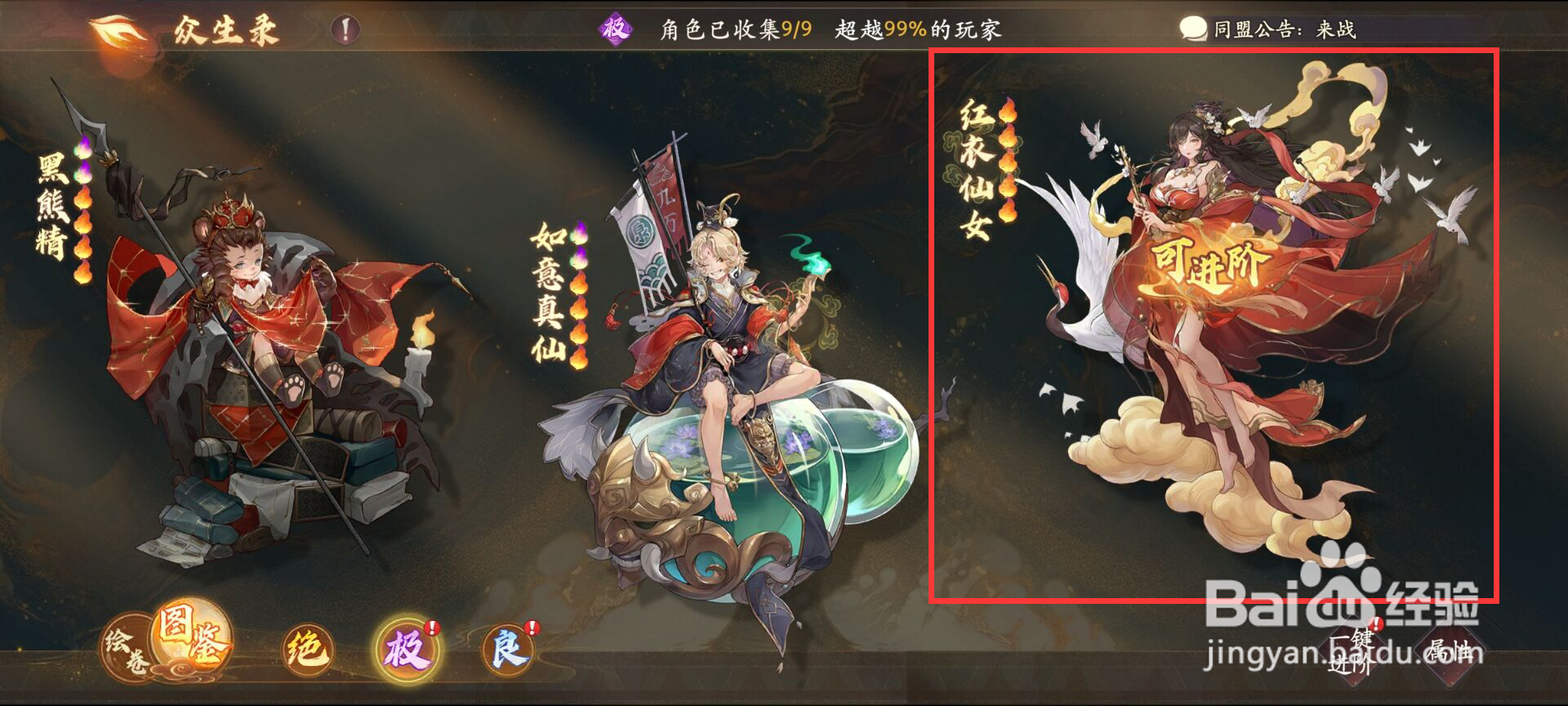
Task: Select the 绝 quality filter icon
Action: pyautogui.click(x=306, y=647)
